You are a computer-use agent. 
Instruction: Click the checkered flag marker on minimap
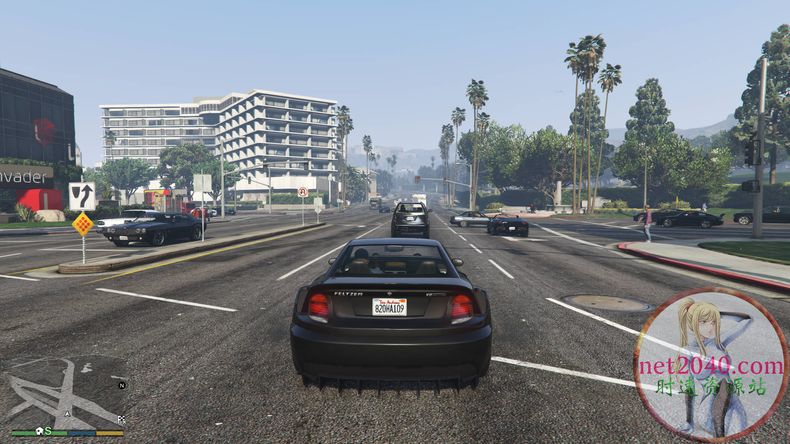click(121, 418)
